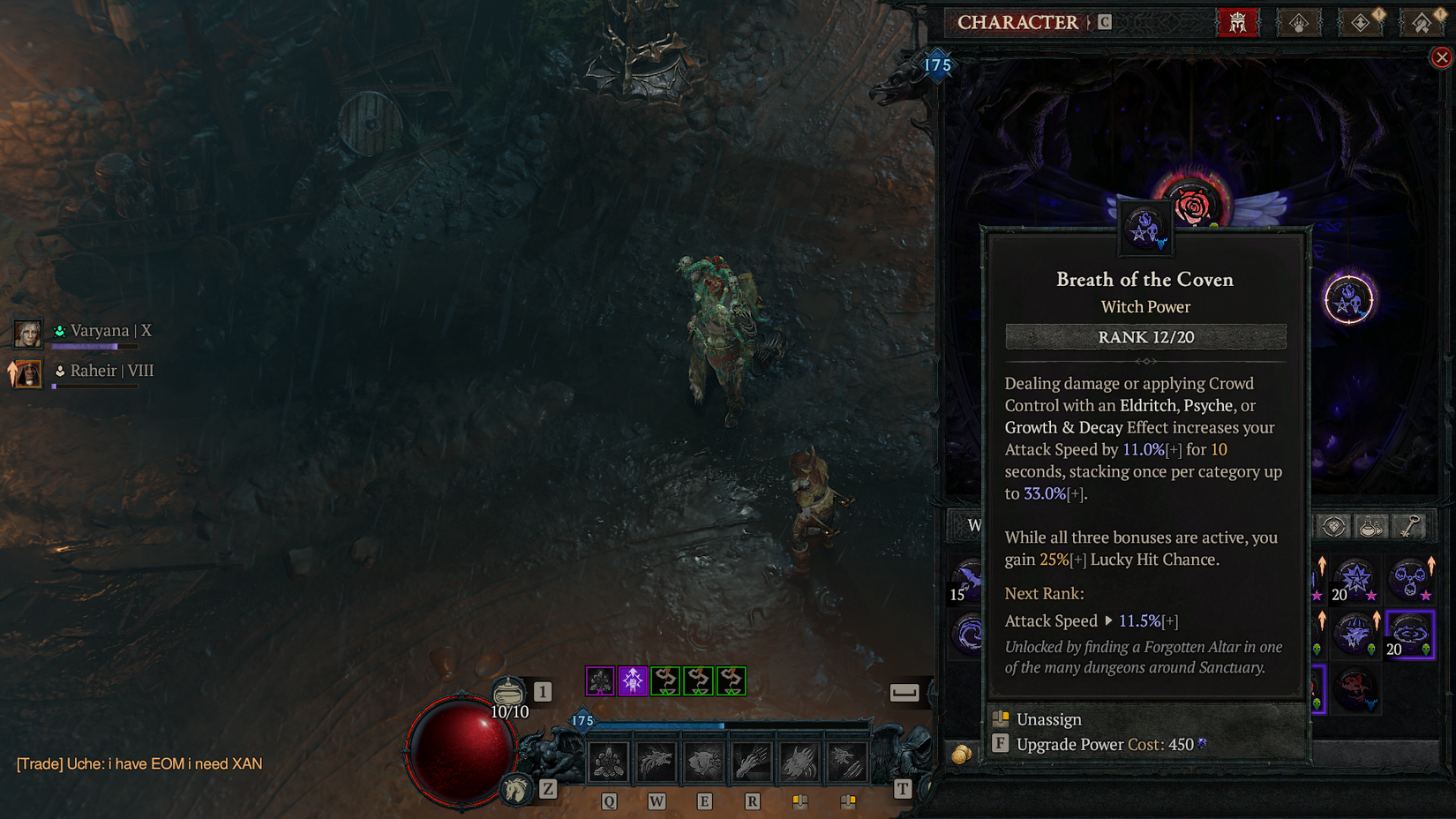Select the rockpile skill icon on Q slot
Screen dimensions: 1456x819
pos(607,761)
